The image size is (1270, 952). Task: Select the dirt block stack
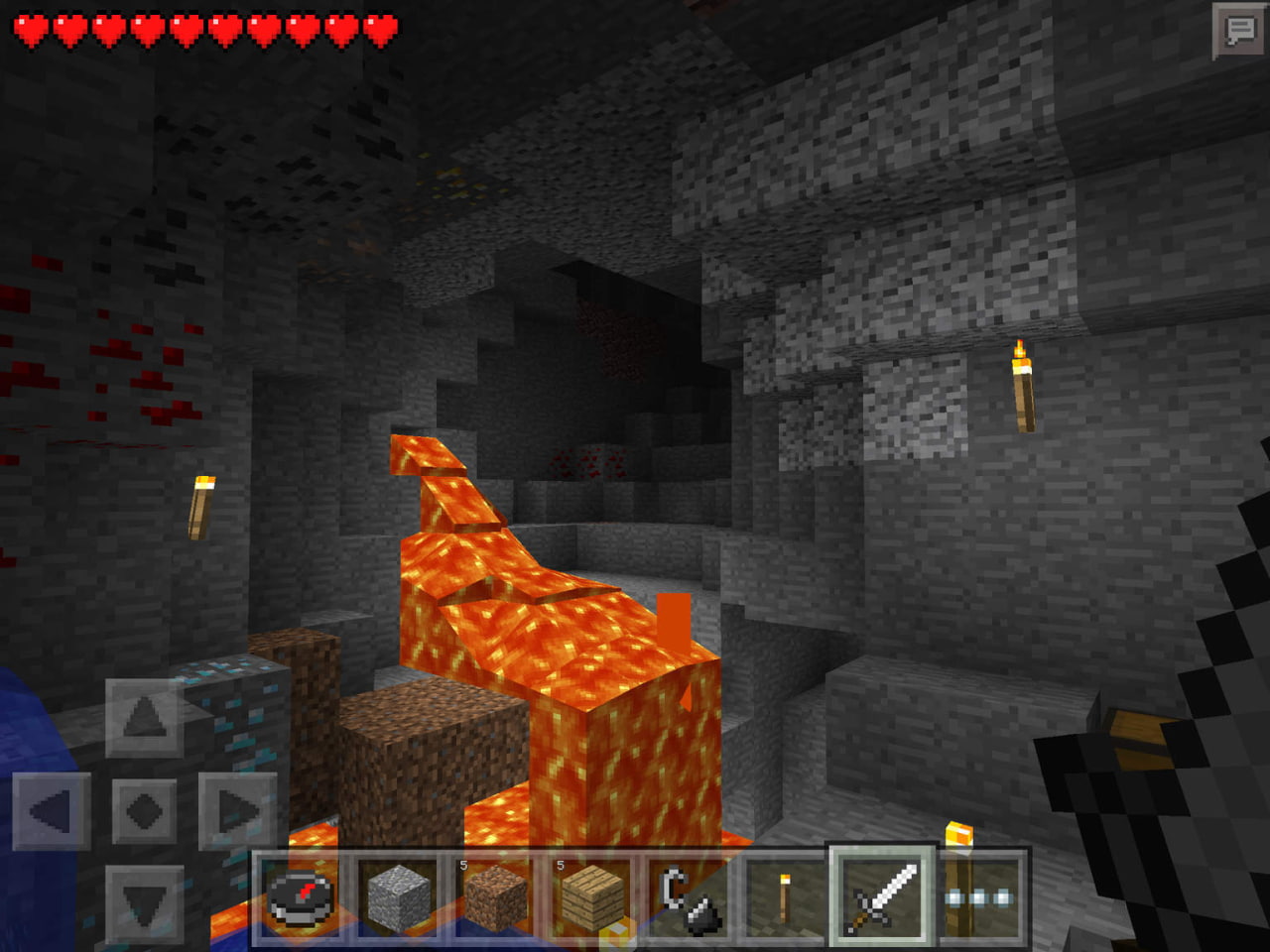495,897
